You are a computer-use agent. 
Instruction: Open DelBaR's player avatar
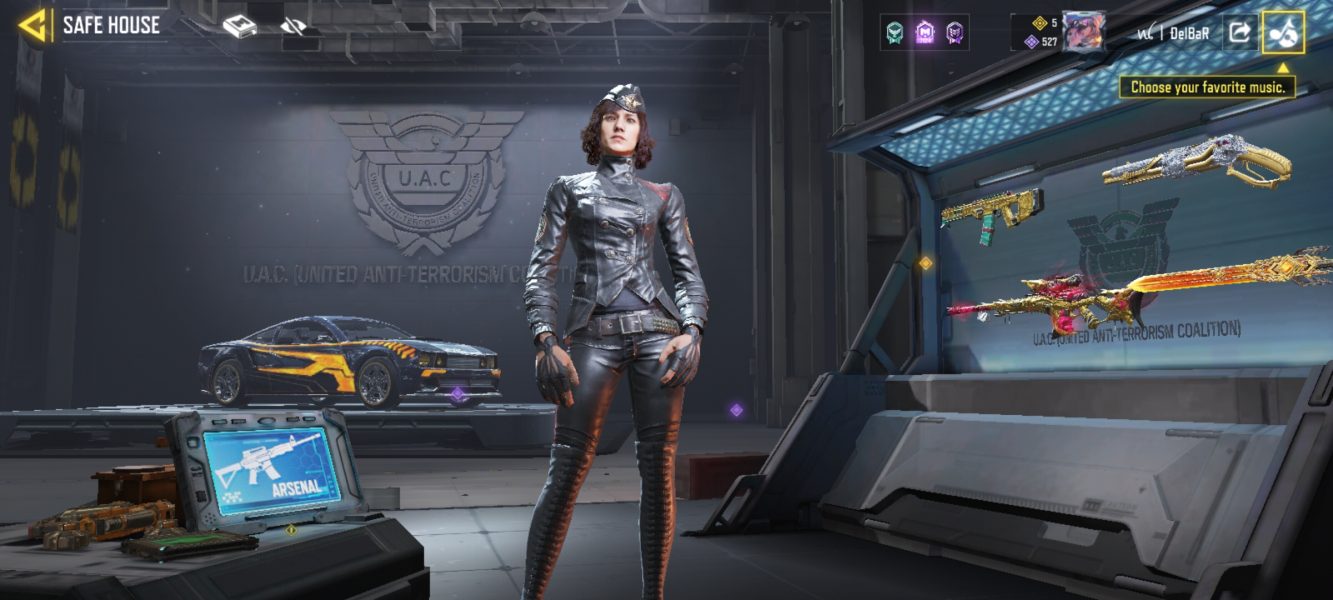click(1083, 32)
